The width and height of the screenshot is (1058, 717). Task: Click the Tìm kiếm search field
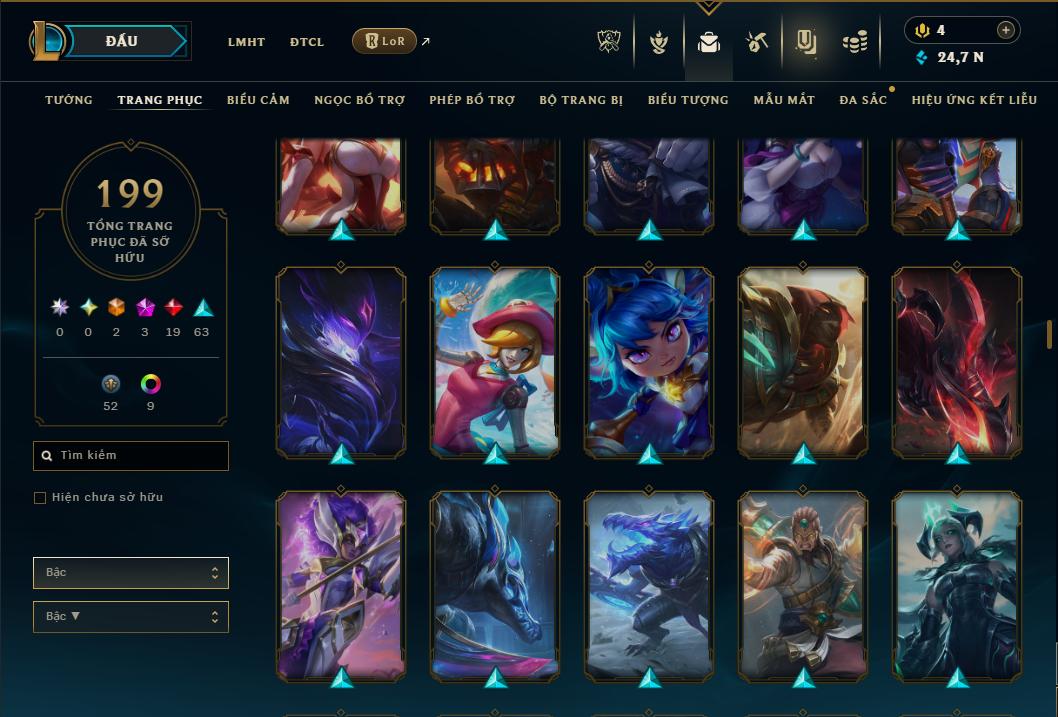click(131, 456)
